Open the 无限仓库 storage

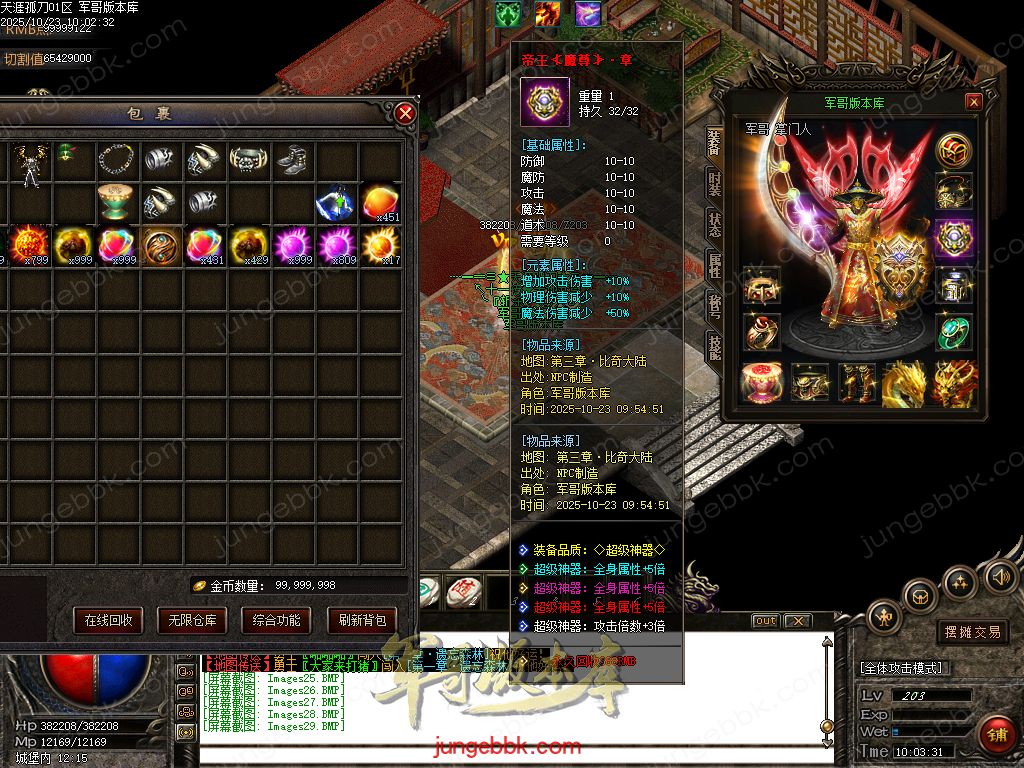pos(192,620)
